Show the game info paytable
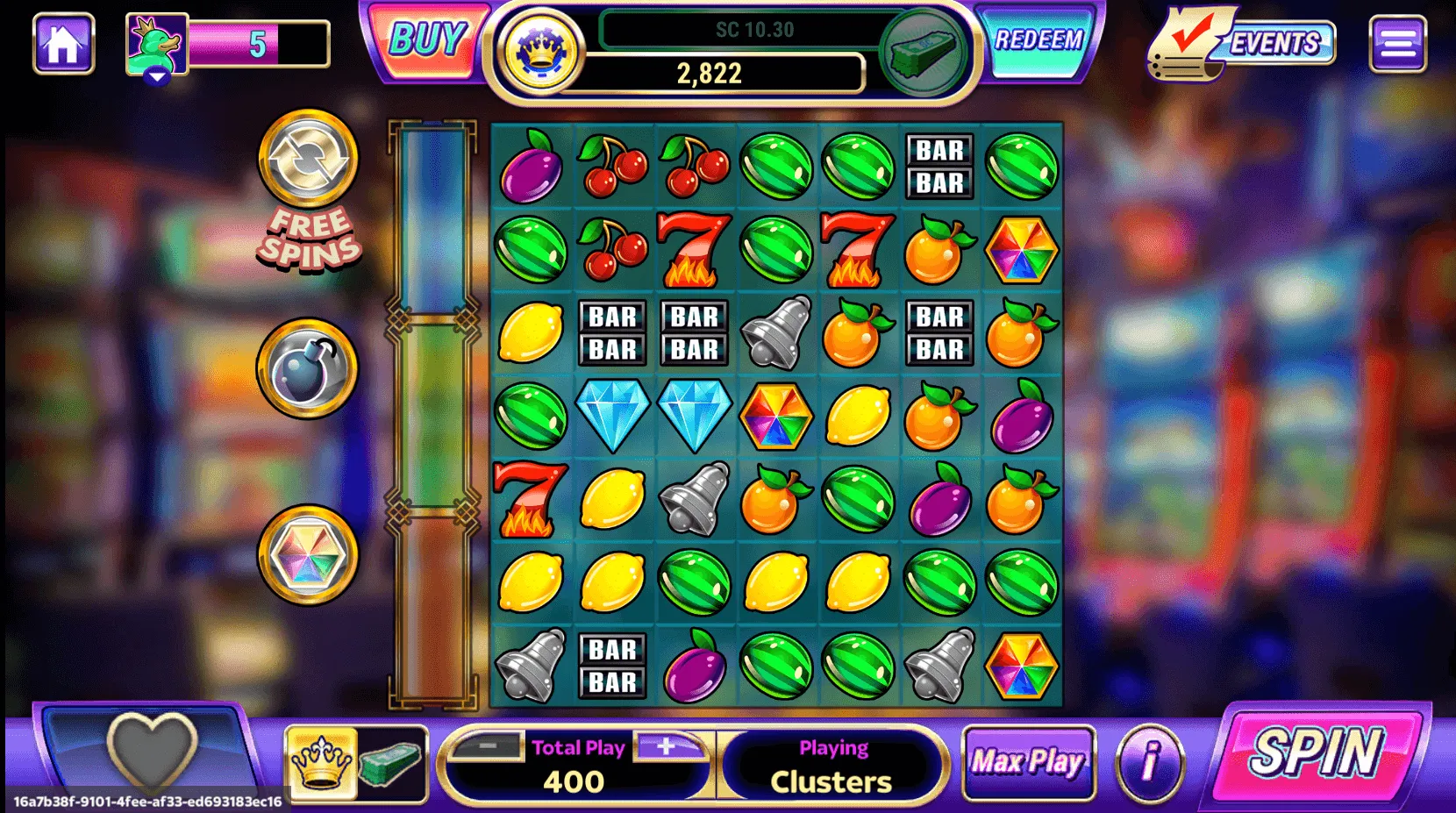1456x813 pixels. tap(1149, 761)
